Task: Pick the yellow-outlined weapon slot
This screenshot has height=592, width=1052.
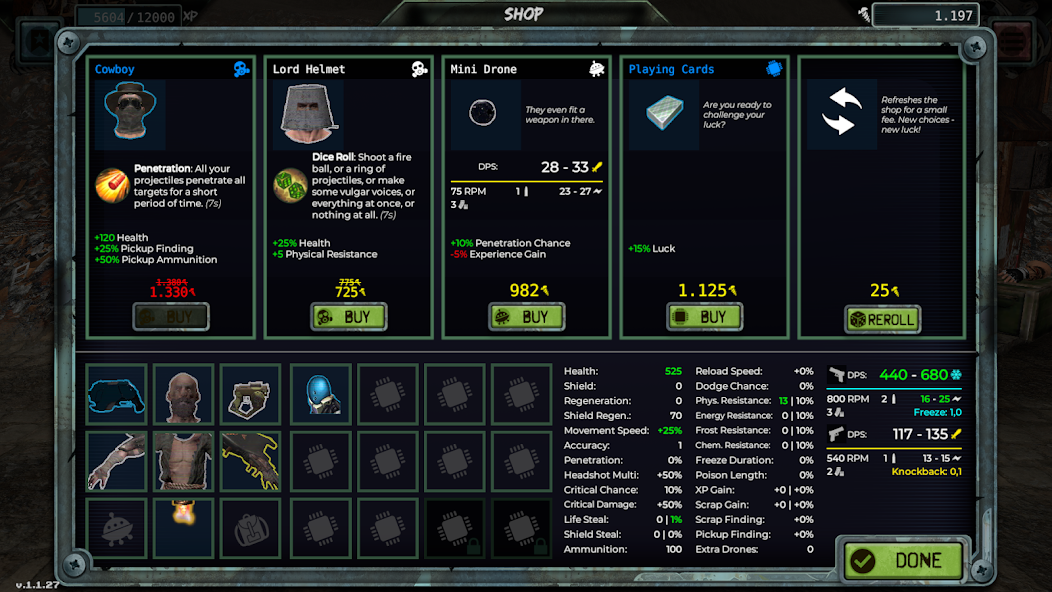Action: (250, 461)
